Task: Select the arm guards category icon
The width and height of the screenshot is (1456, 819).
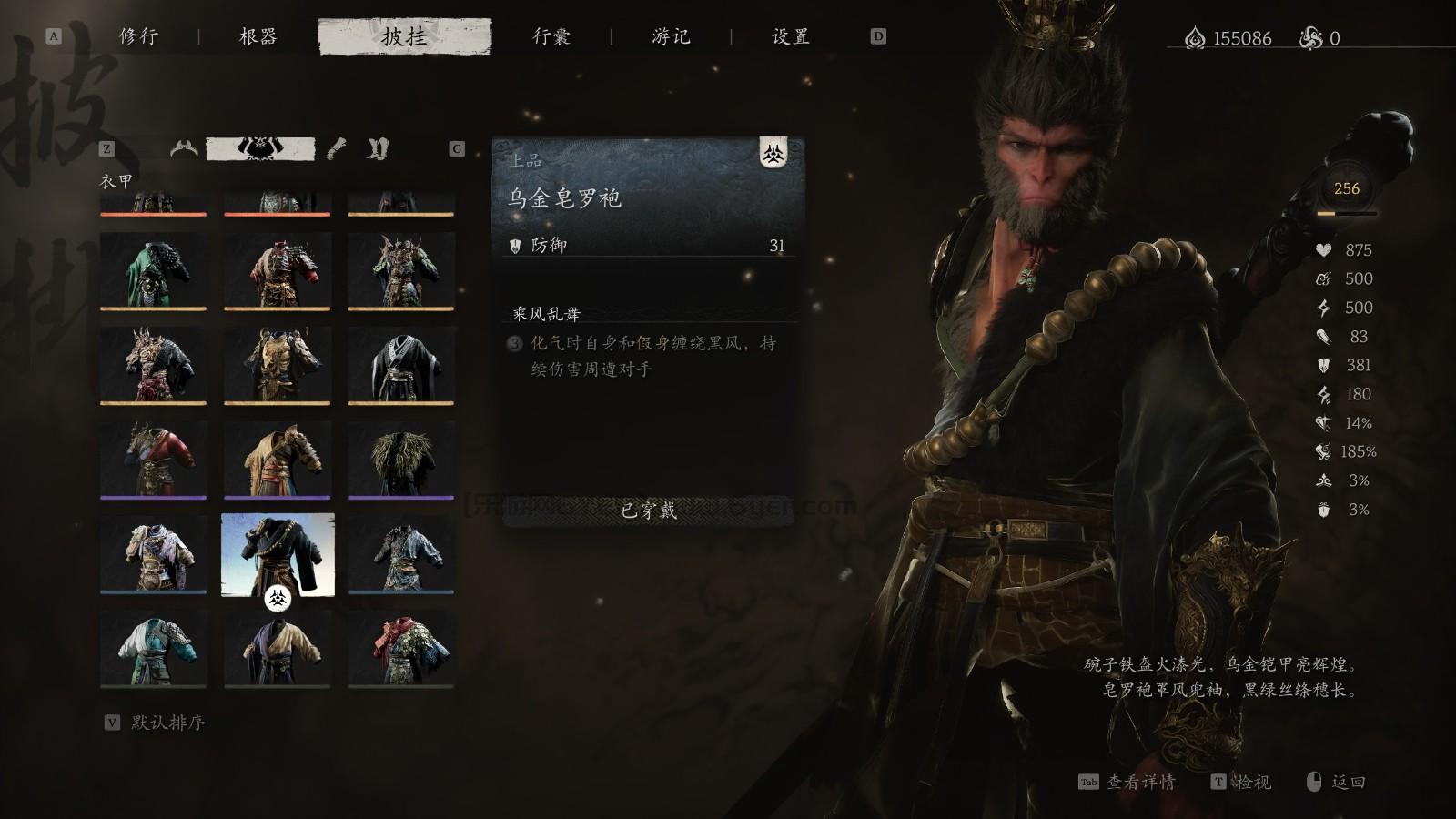Action: (335, 150)
